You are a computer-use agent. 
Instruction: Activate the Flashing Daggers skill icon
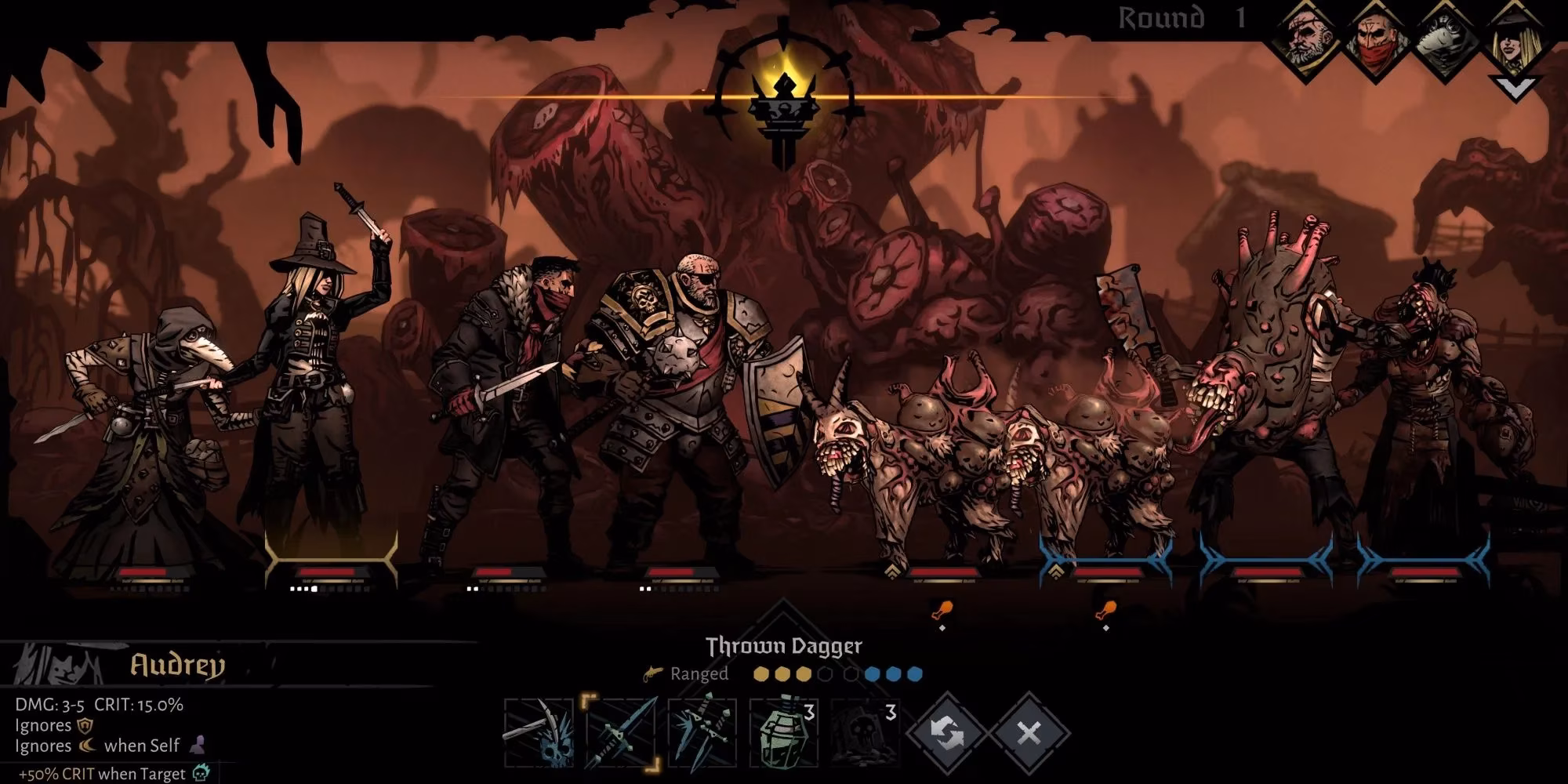(x=702, y=734)
